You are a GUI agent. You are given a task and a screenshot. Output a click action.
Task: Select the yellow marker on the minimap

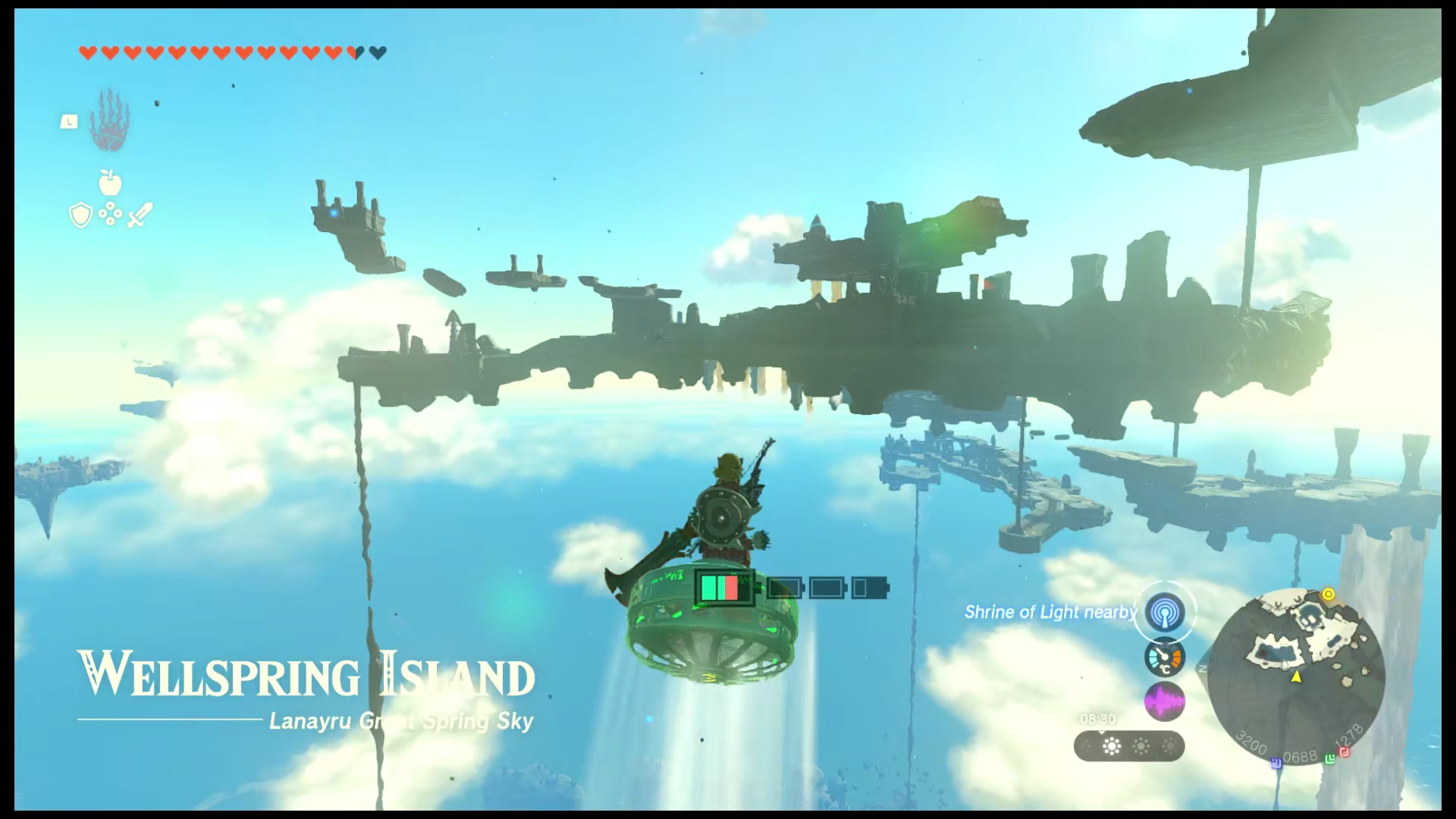point(1328,594)
